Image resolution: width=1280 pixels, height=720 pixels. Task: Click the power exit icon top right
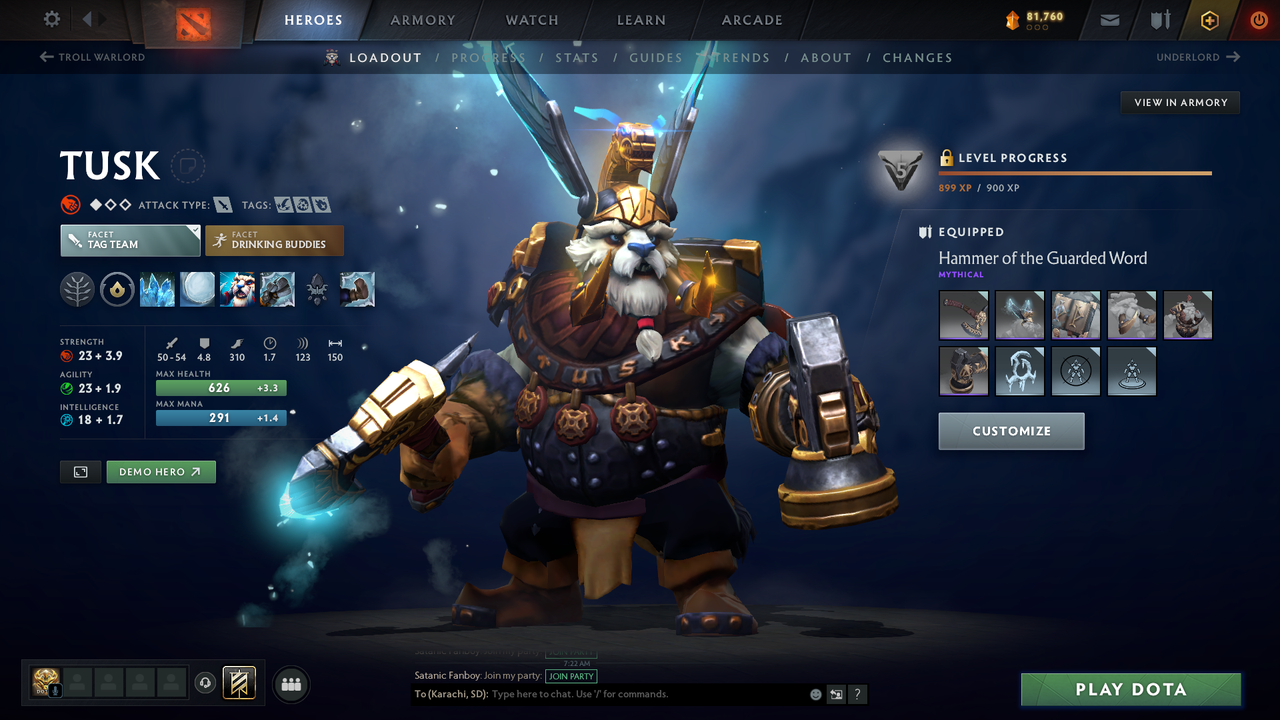point(1258,19)
